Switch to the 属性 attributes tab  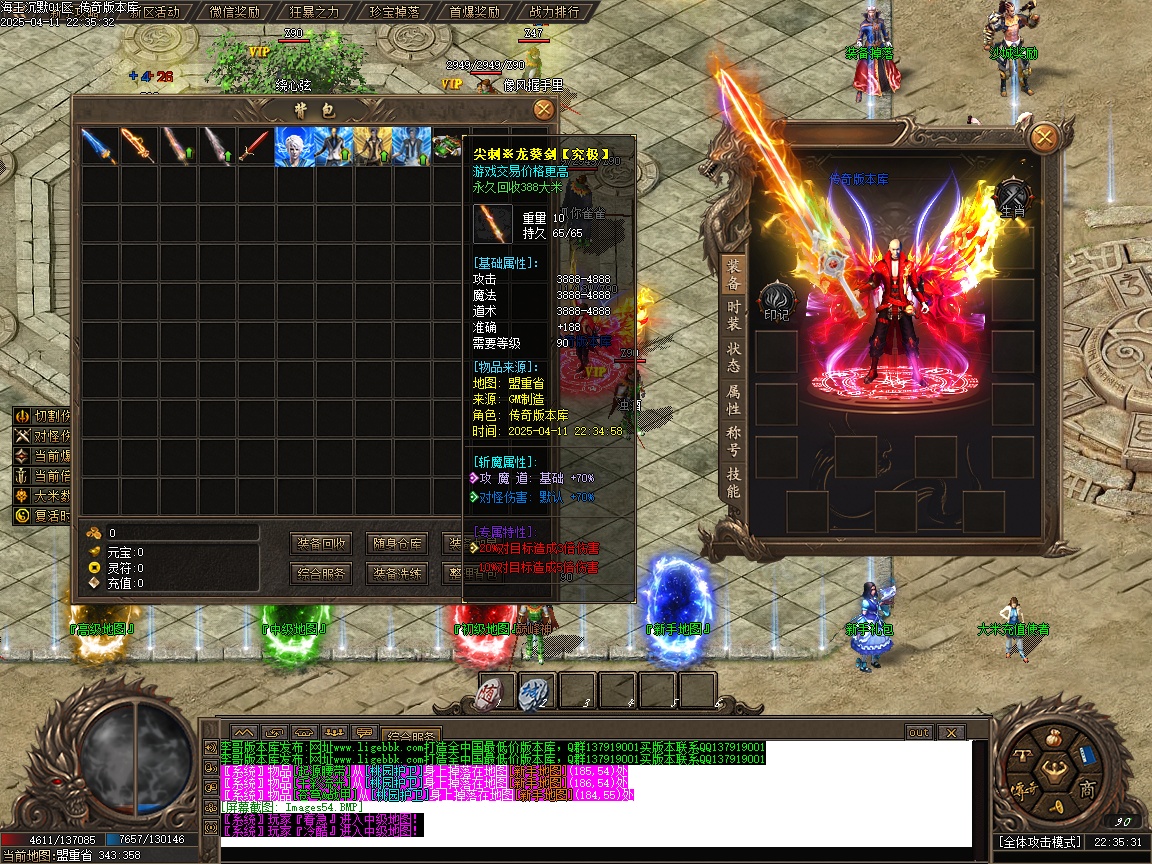click(x=733, y=400)
